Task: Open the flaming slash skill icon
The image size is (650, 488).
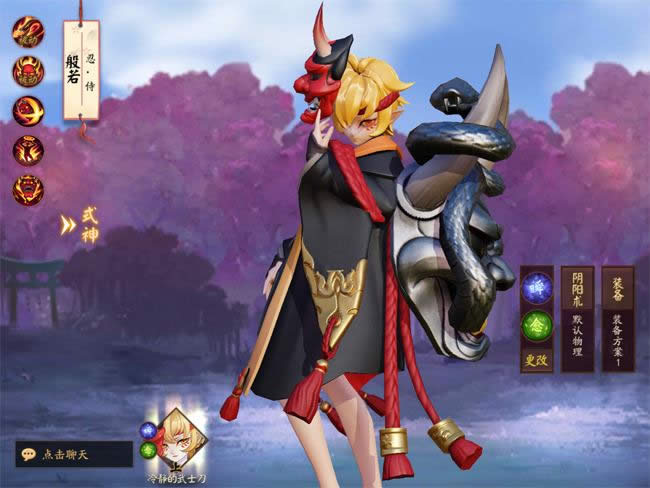Action: (28, 111)
